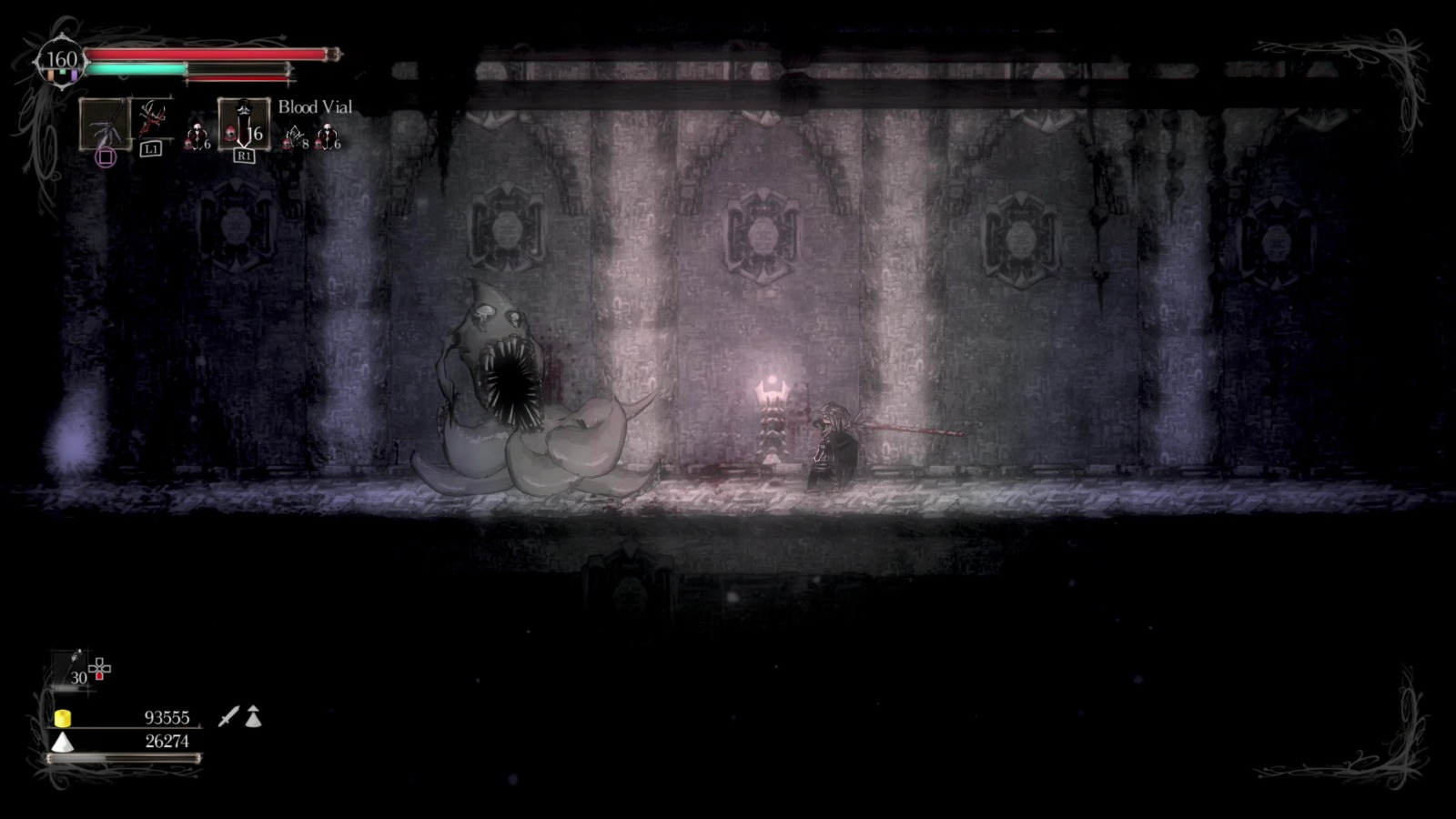The height and width of the screenshot is (819, 1456).
Task: Click the D-pad icon next to the quantity 30
Action: tap(99, 668)
